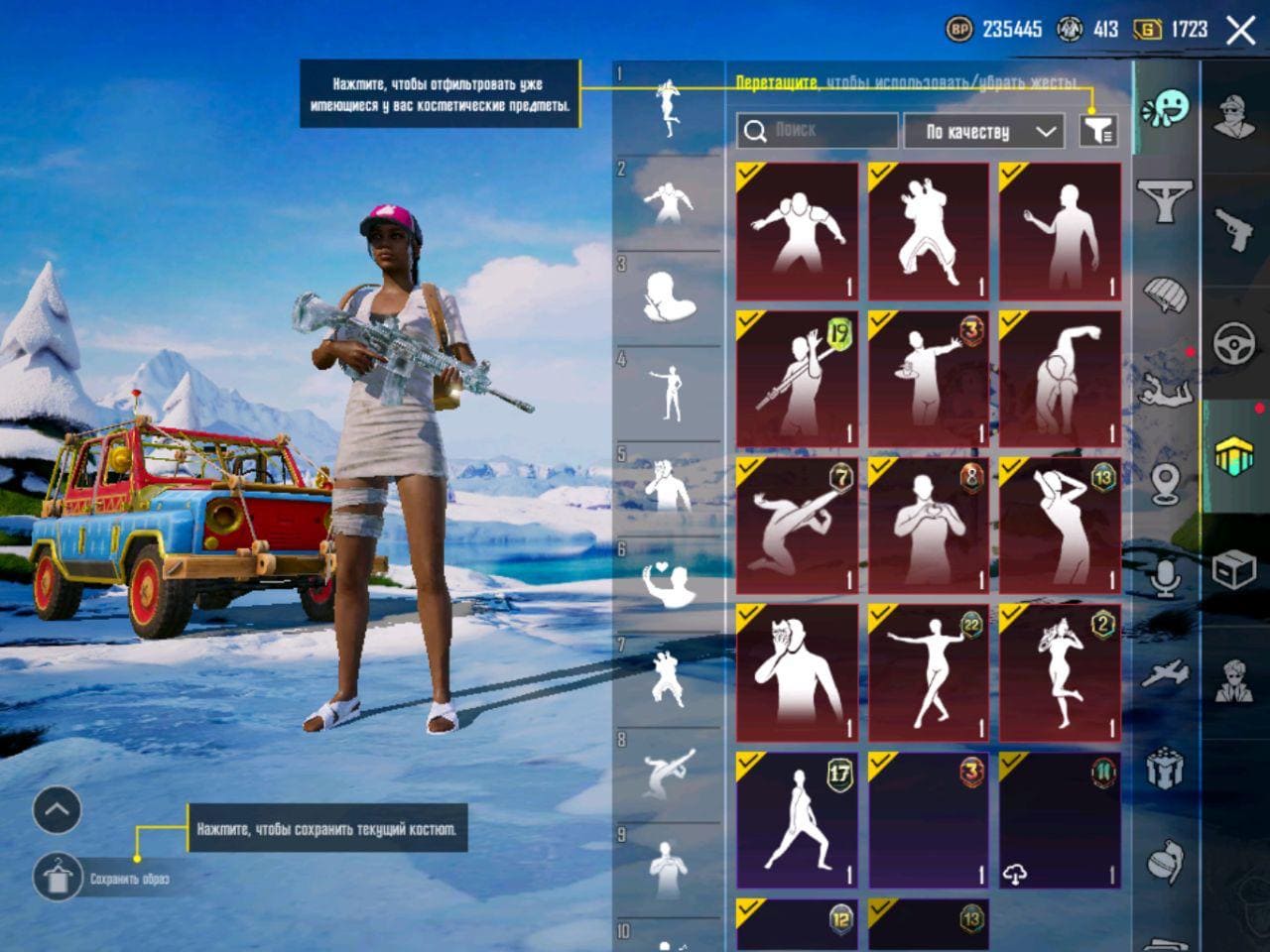Open the steering wheel vehicles category
Image resolution: width=1270 pixels, height=952 pixels.
[x=1235, y=345]
